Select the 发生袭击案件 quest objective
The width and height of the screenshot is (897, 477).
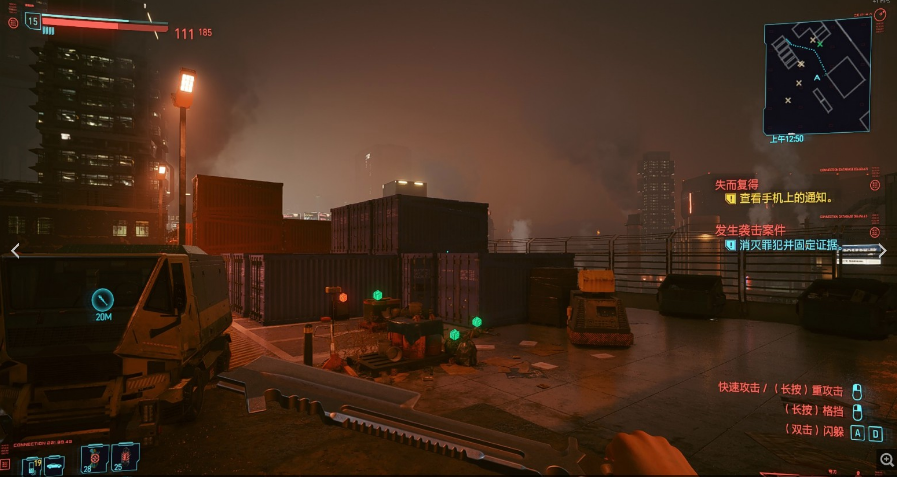(748, 230)
